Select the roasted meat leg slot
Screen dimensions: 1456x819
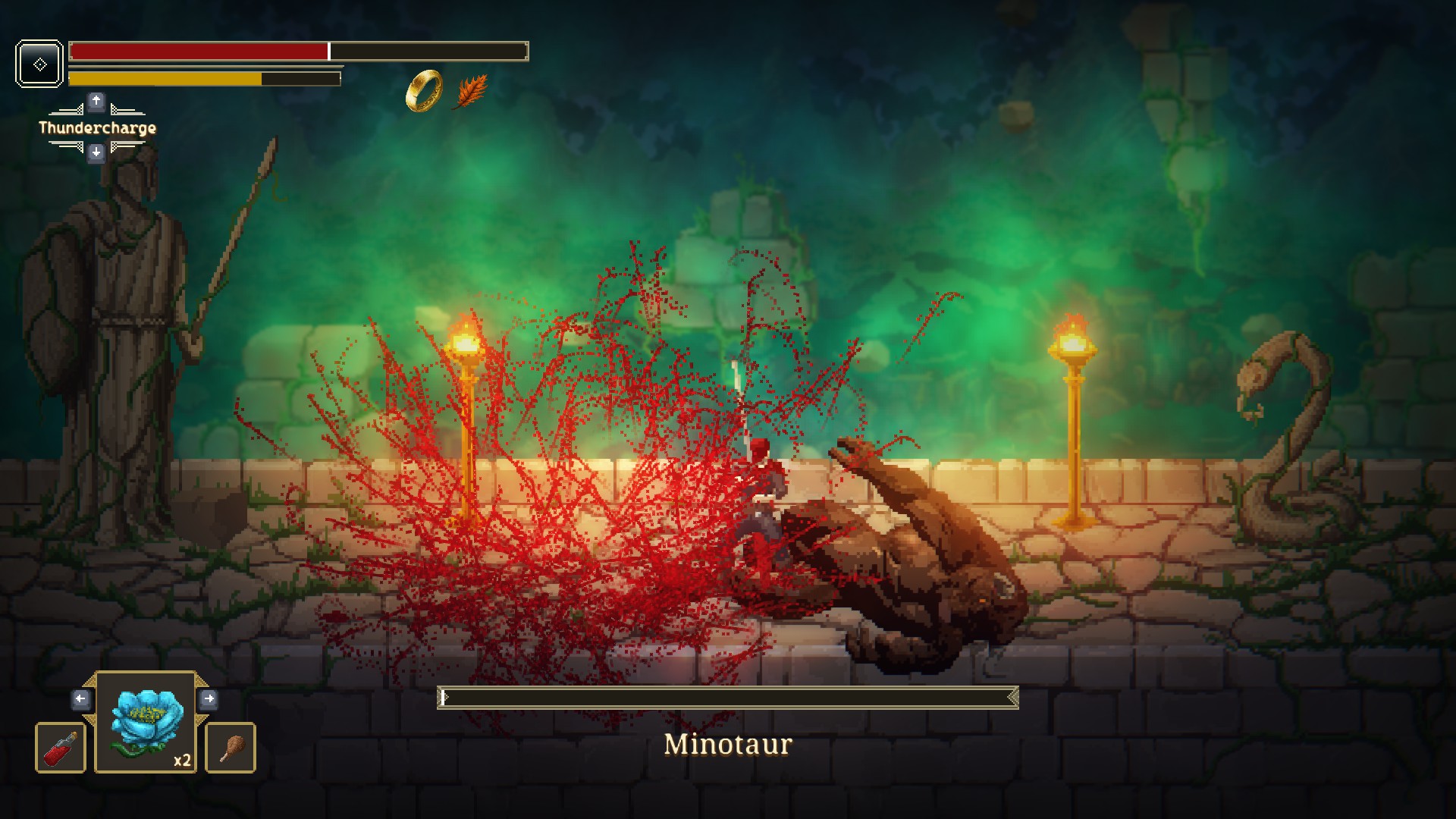click(x=231, y=748)
